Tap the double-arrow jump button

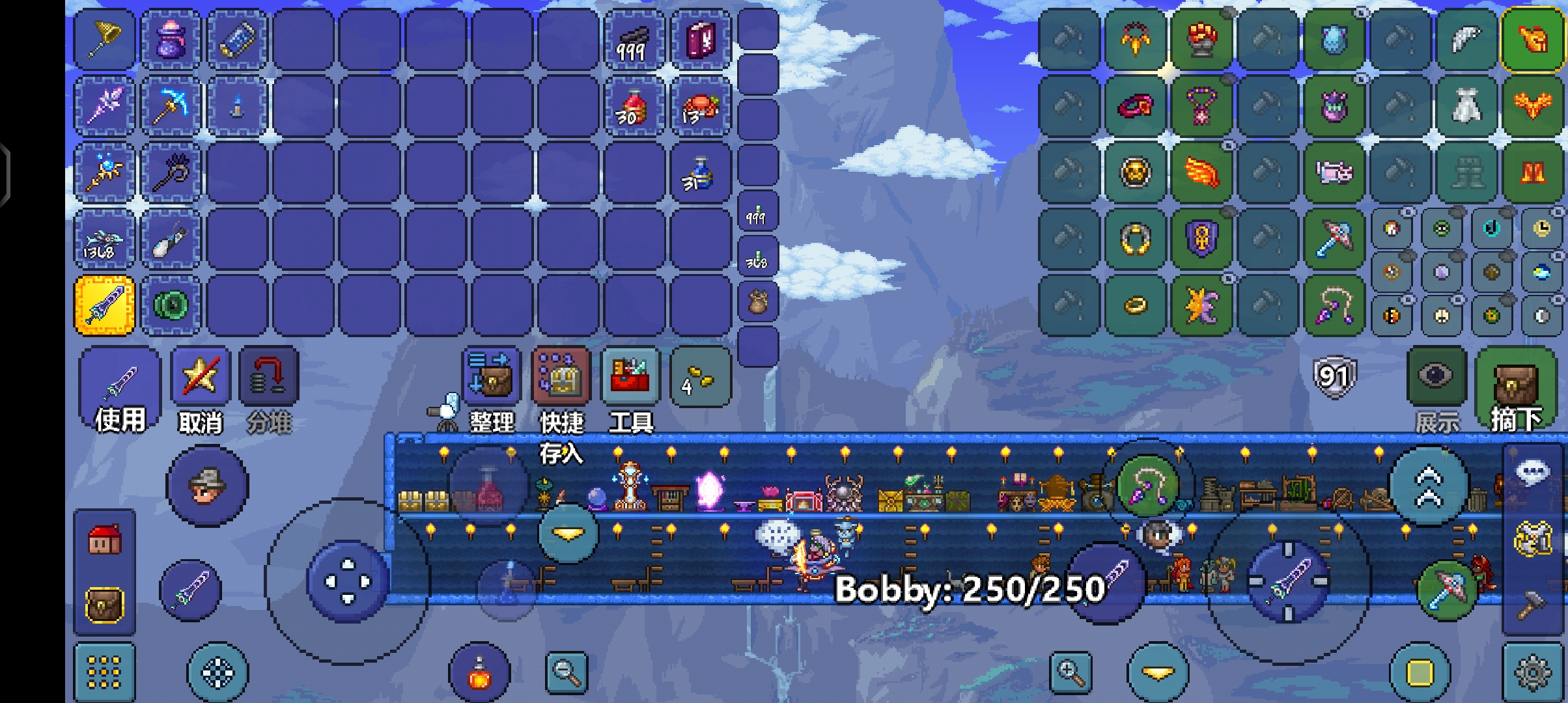point(1429,486)
